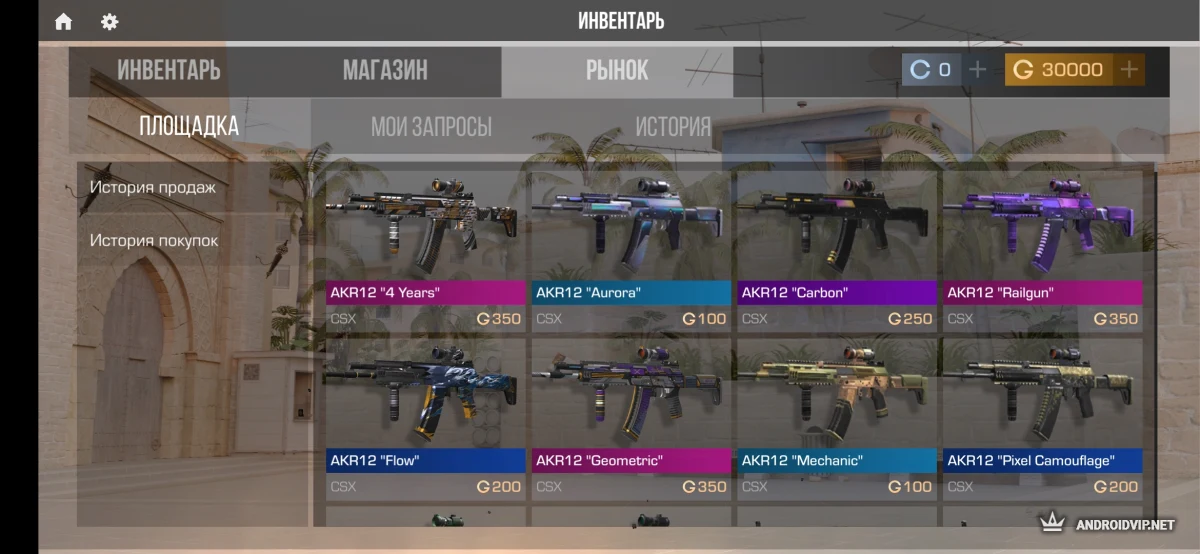The width and height of the screenshot is (1200, 554).
Task: Choose the AKR12 "Flow" skin listing
Action: (x=427, y=418)
